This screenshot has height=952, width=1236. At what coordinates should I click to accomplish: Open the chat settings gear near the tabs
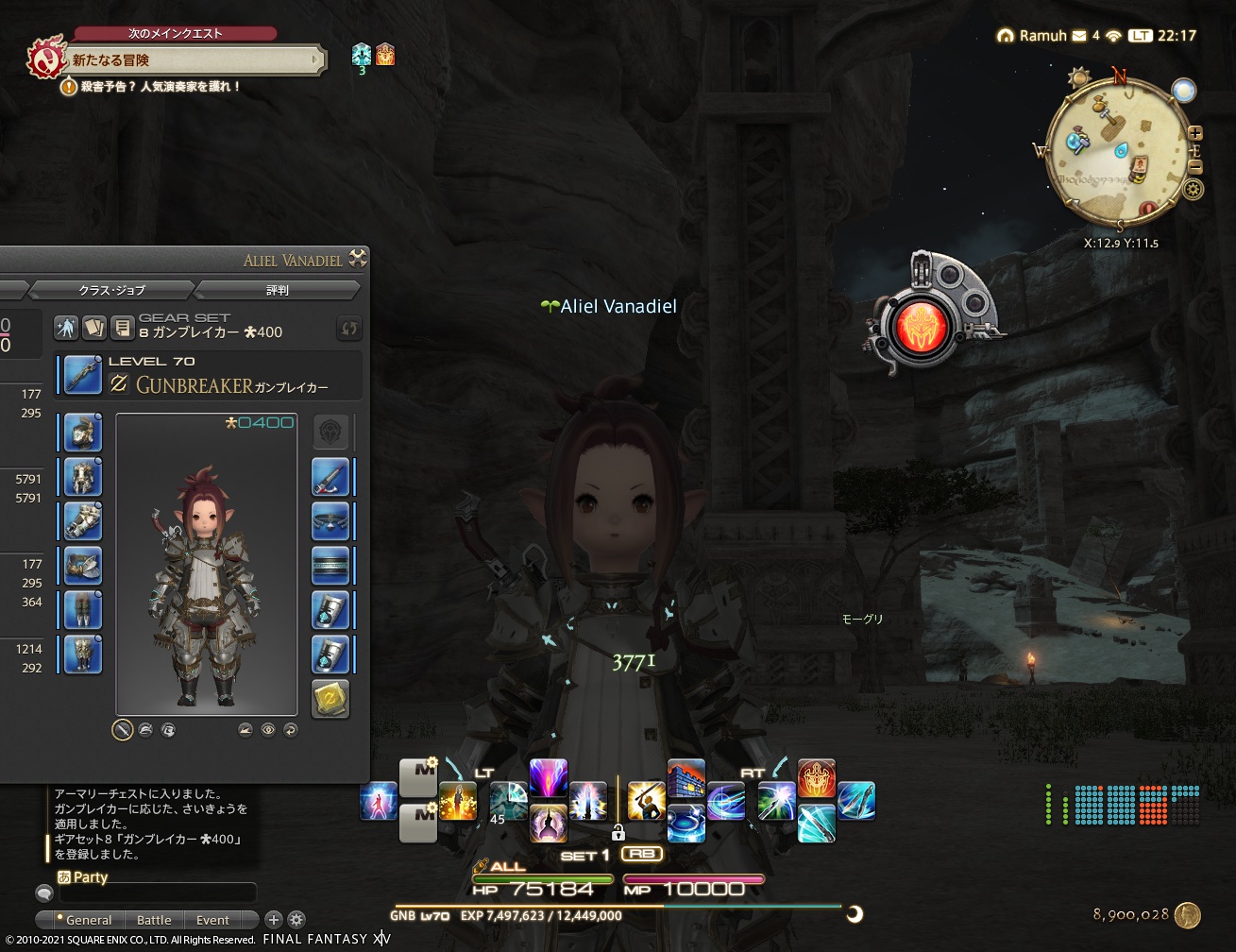coord(296,919)
